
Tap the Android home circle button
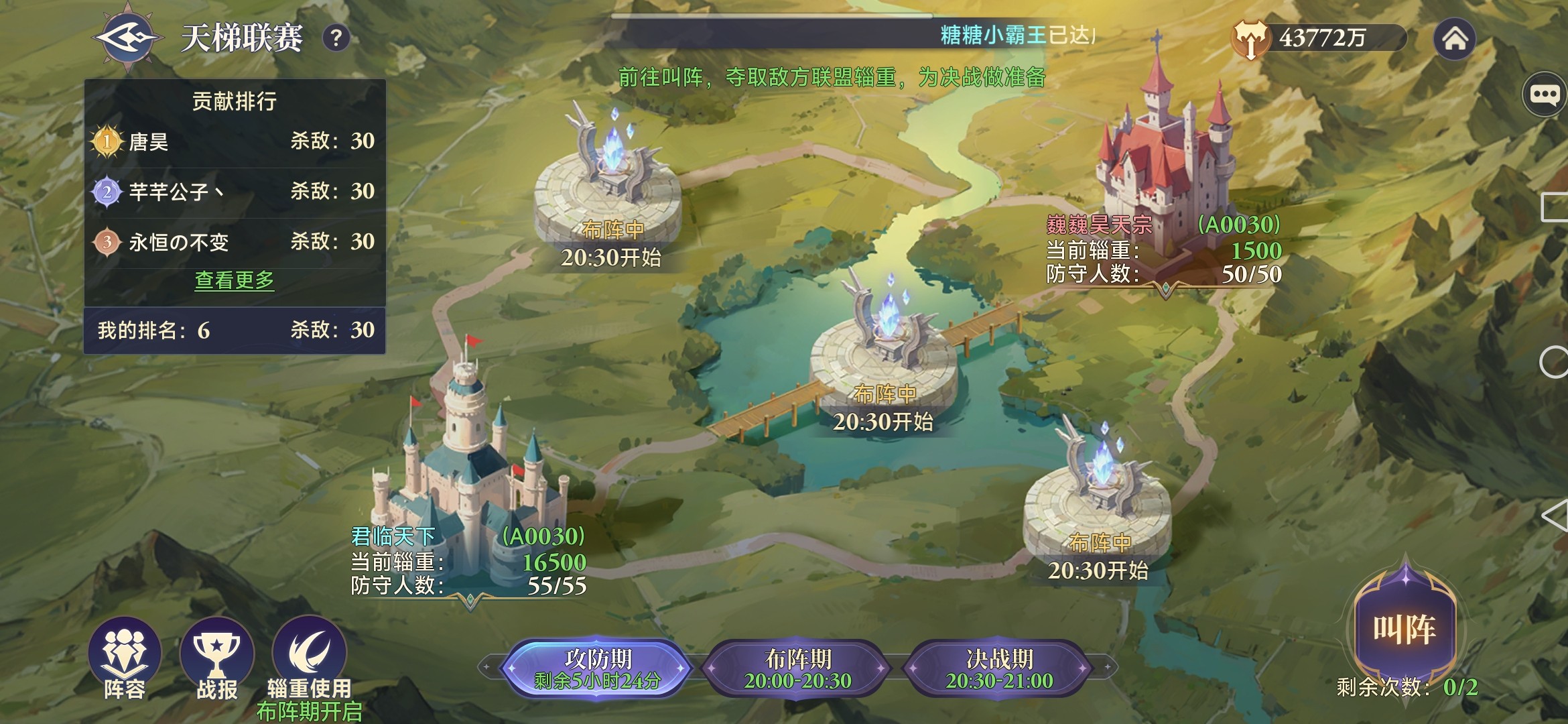[1555, 363]
